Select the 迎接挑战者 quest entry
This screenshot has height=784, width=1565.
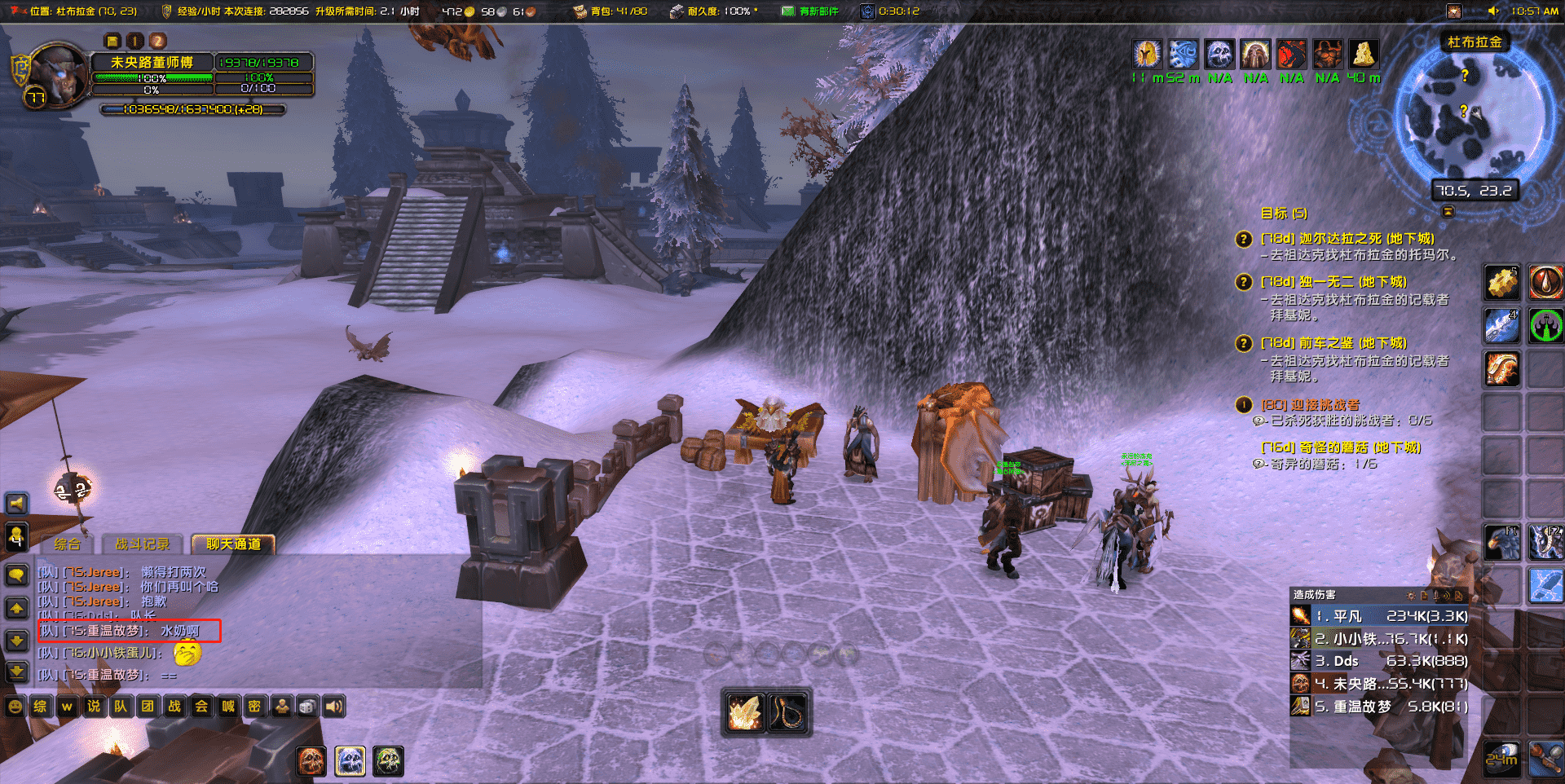(1310, 405)
